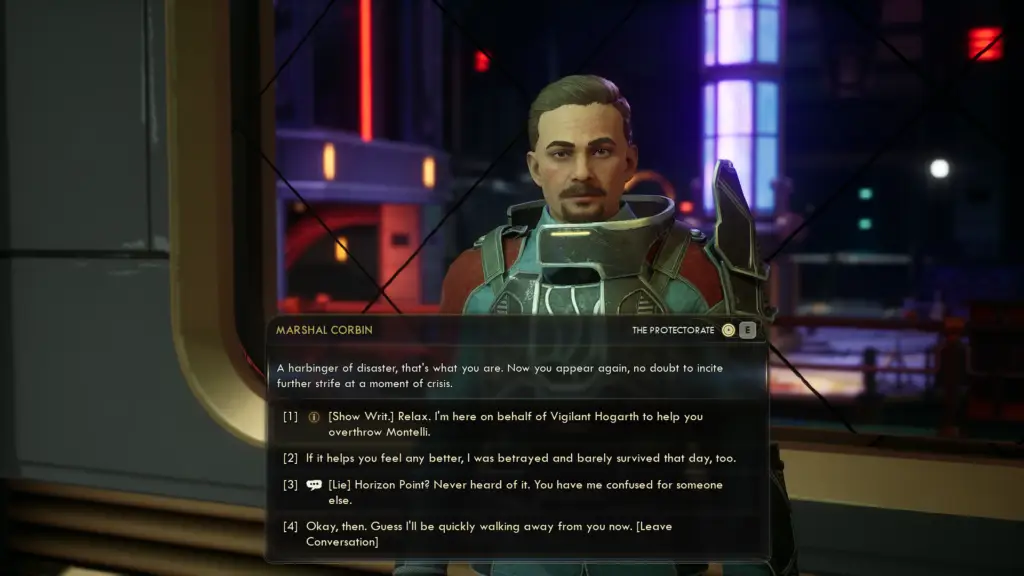
Task: Choose the Leave Conversation dialogue option
Action: pos(500,533)
